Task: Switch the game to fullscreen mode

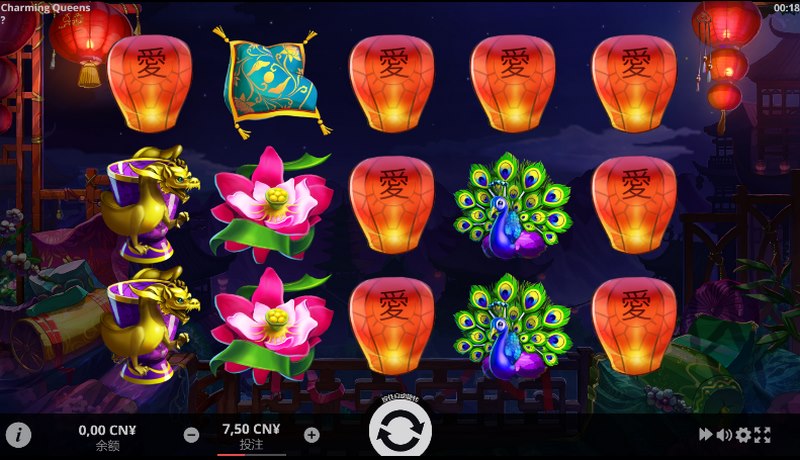Action: tap(763, 435)
